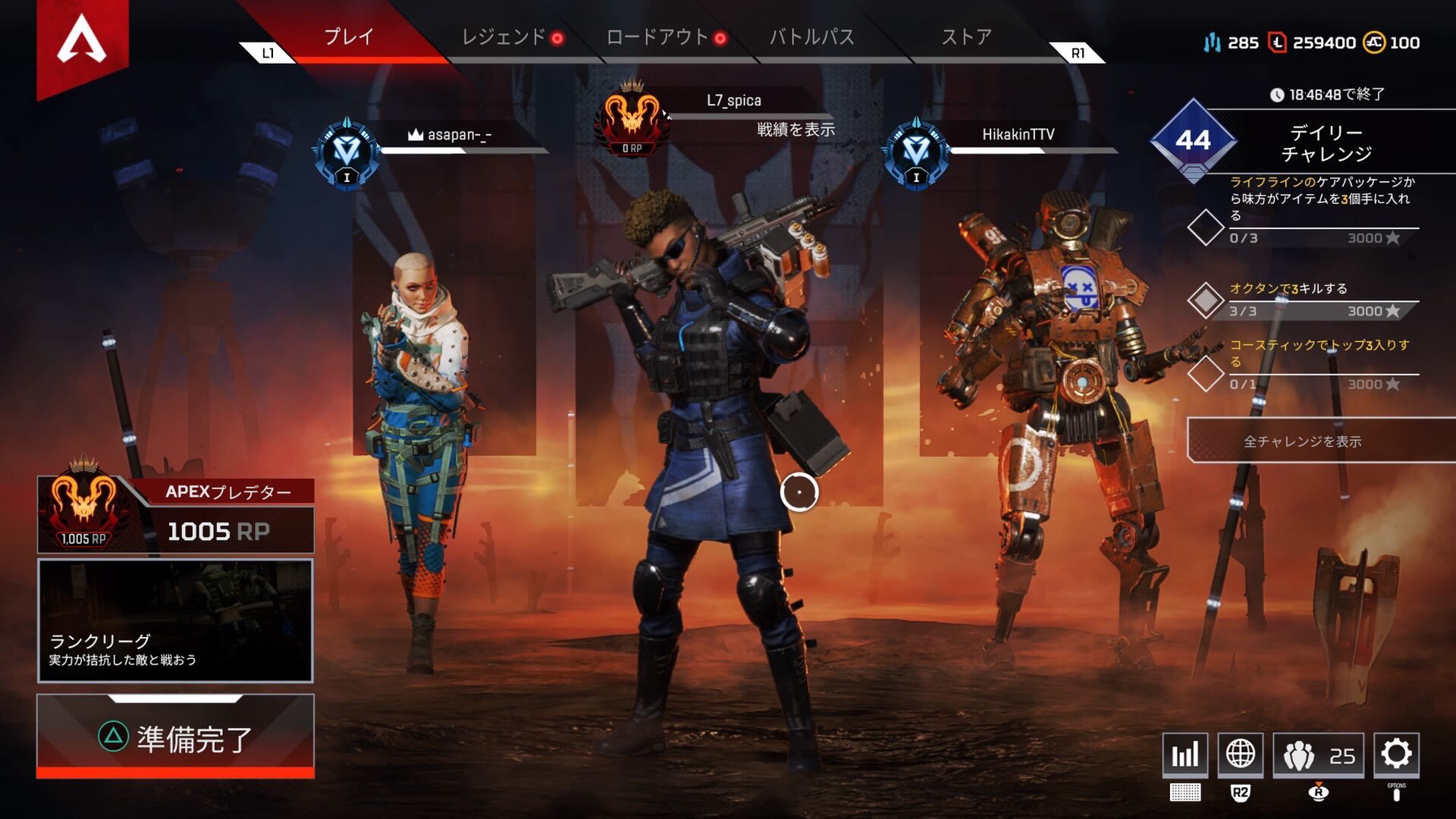Check the Caustic top-3 challenge diamond
Image resolution: width=1456 pixels, height=819 pixels.
[1206, 375]
